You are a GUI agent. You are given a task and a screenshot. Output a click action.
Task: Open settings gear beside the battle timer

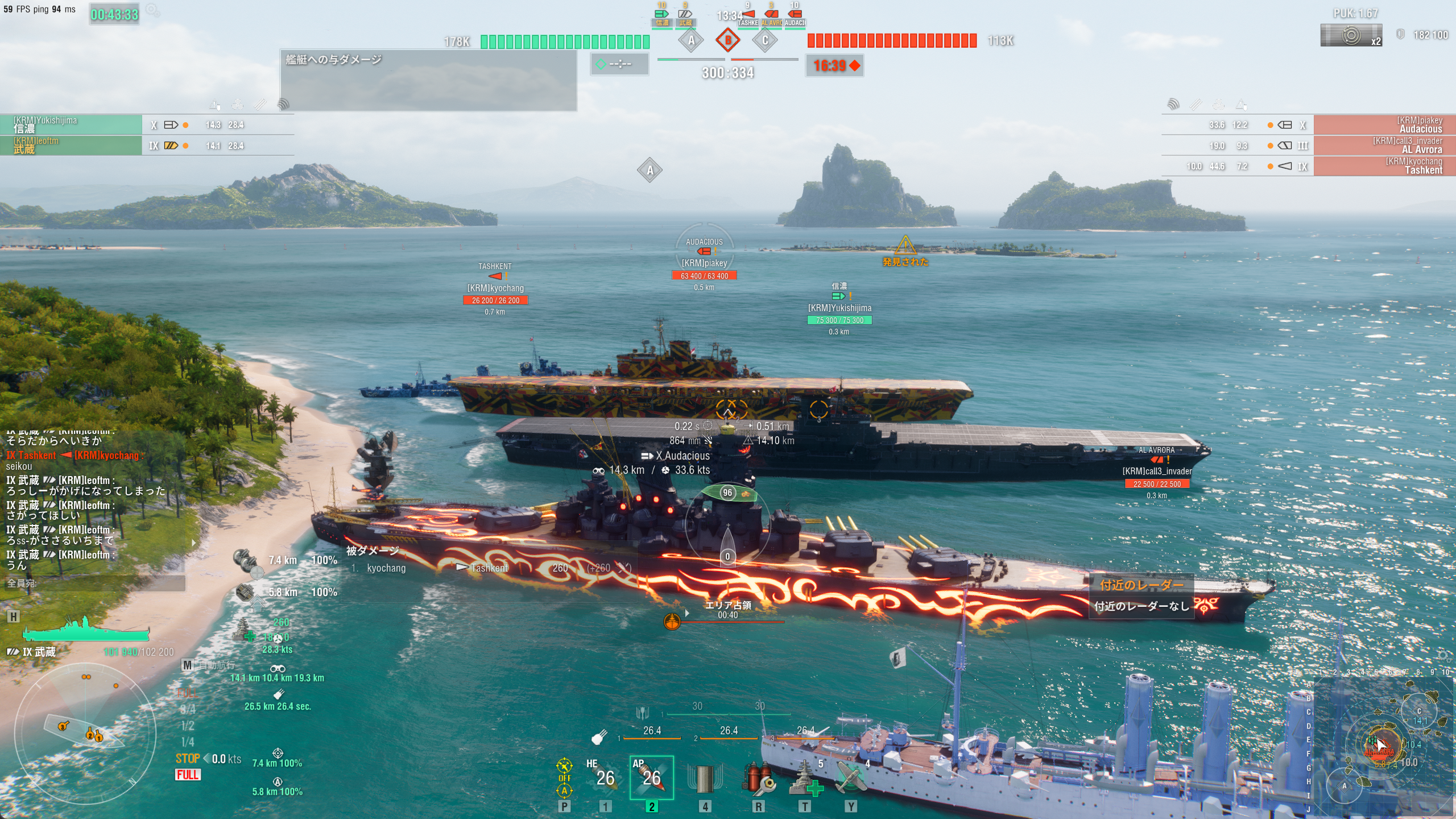(152, 10)
